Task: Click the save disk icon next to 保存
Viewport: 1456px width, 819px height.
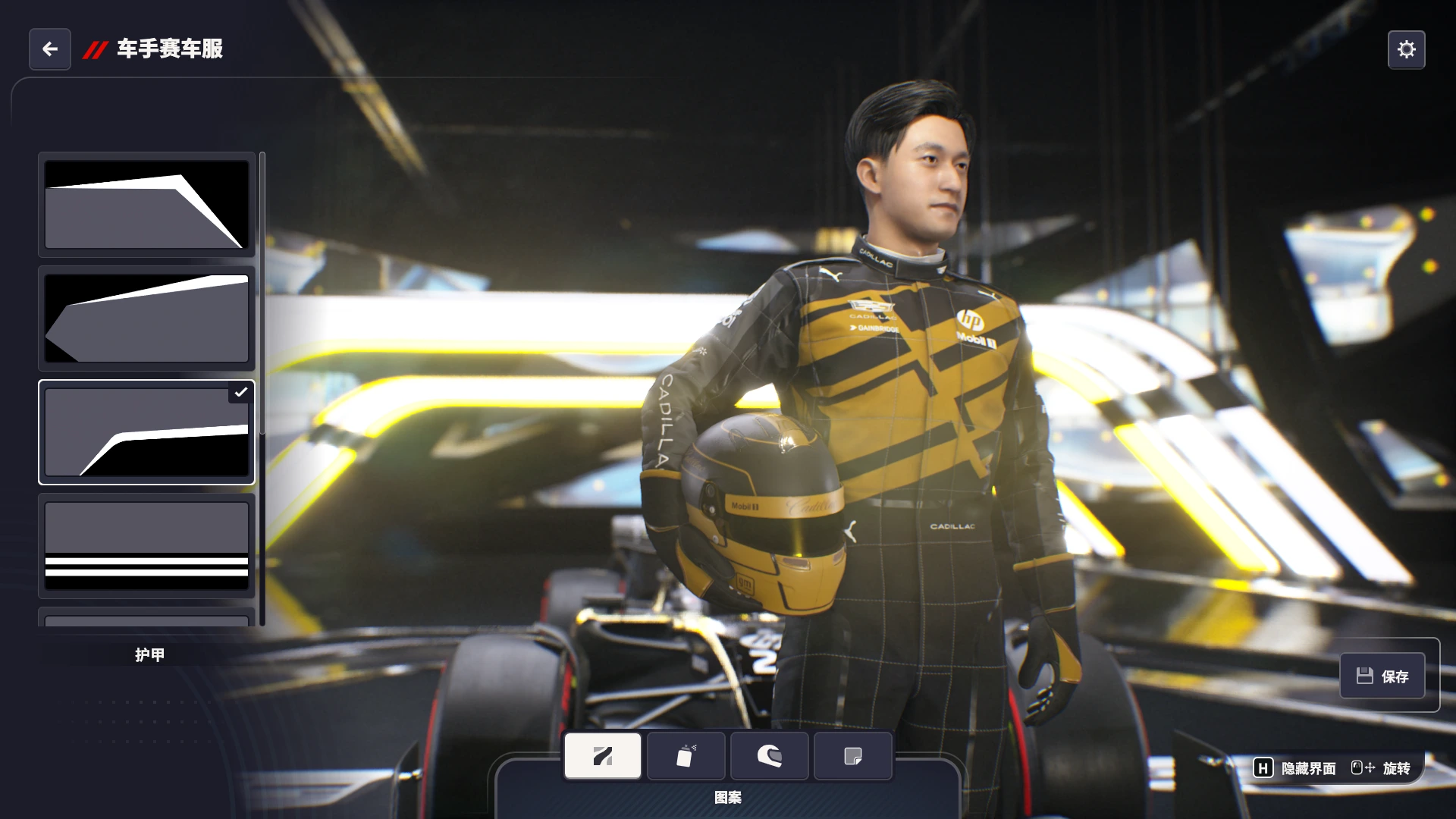Action: [1364, 674]
